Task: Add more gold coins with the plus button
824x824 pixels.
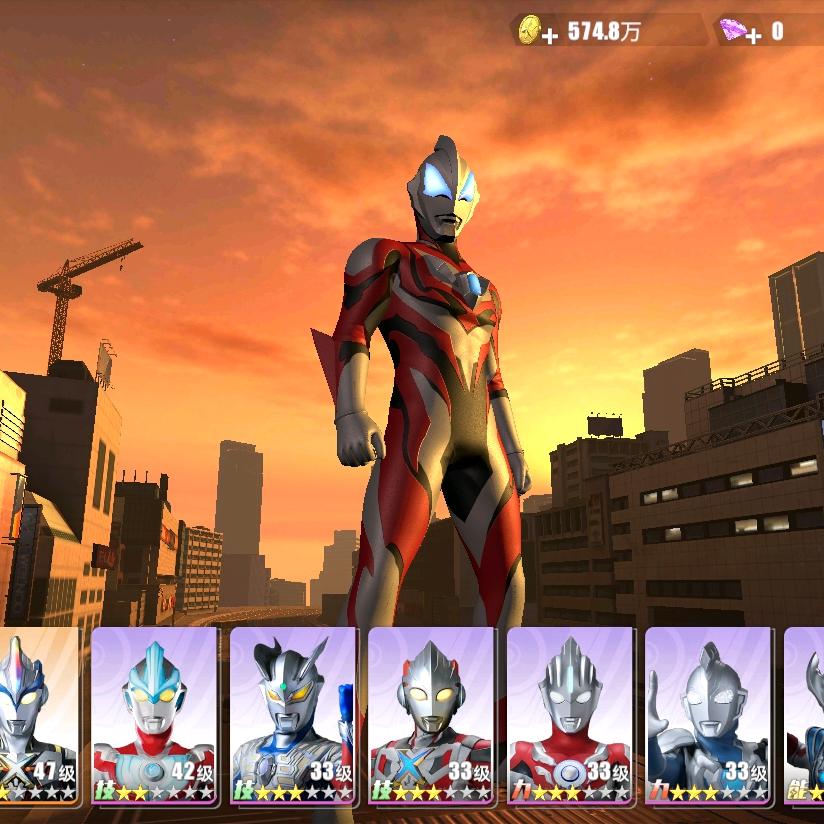Action: (549, 36)
